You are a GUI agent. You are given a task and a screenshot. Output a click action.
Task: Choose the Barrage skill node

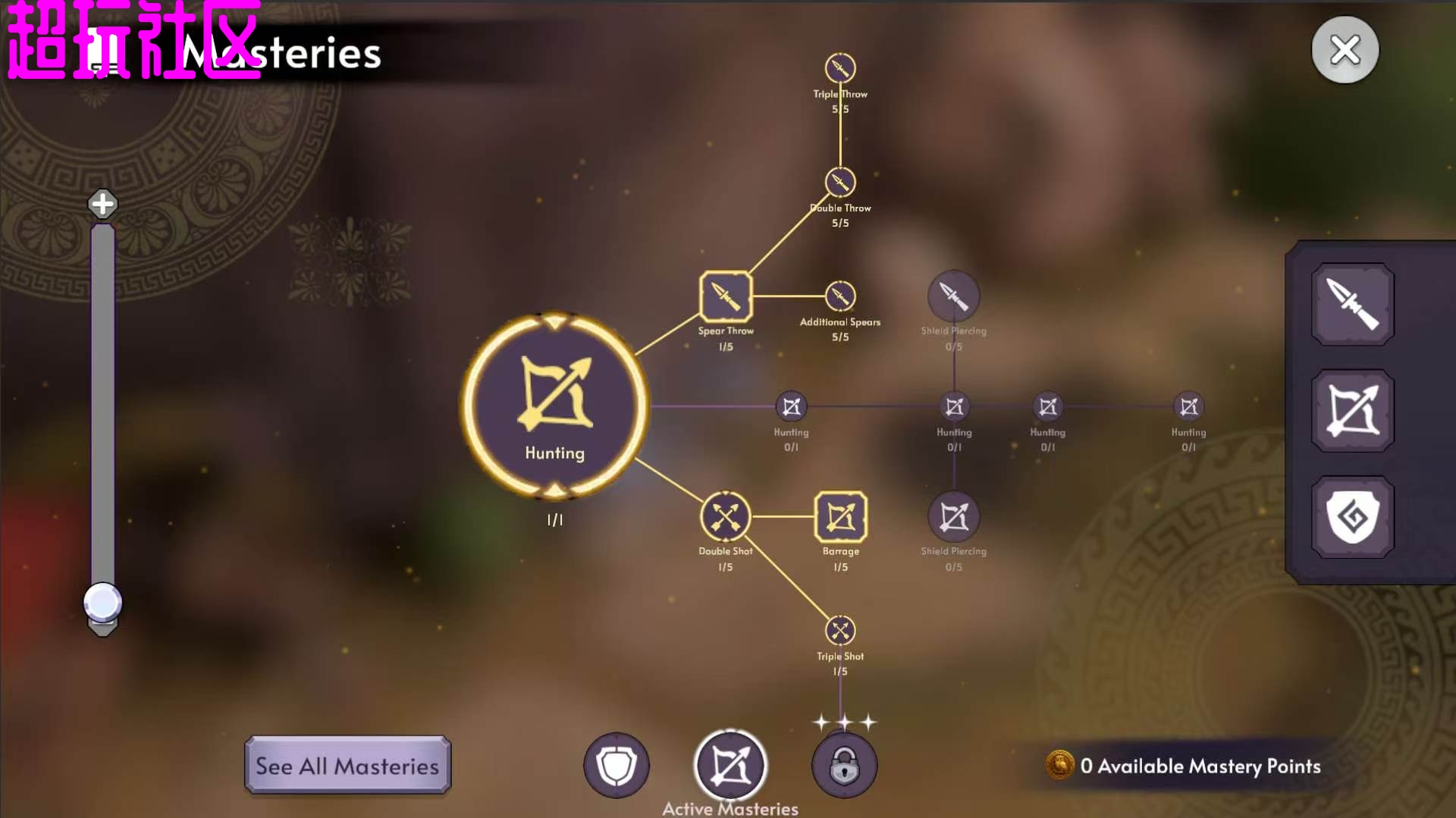click(x=840, y=517)
